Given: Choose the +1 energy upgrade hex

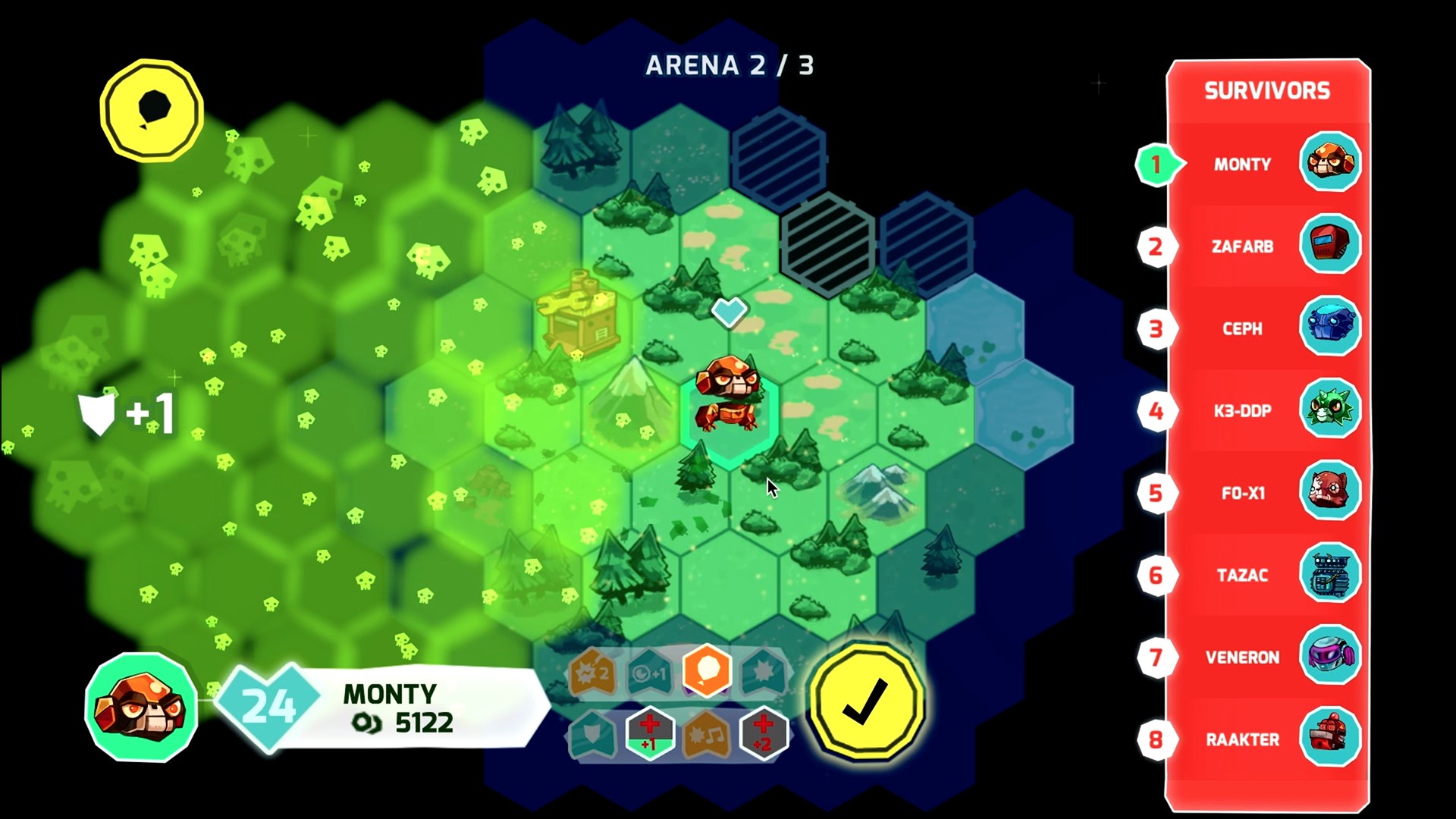Looking at the screenshot, I should (649, 670).
